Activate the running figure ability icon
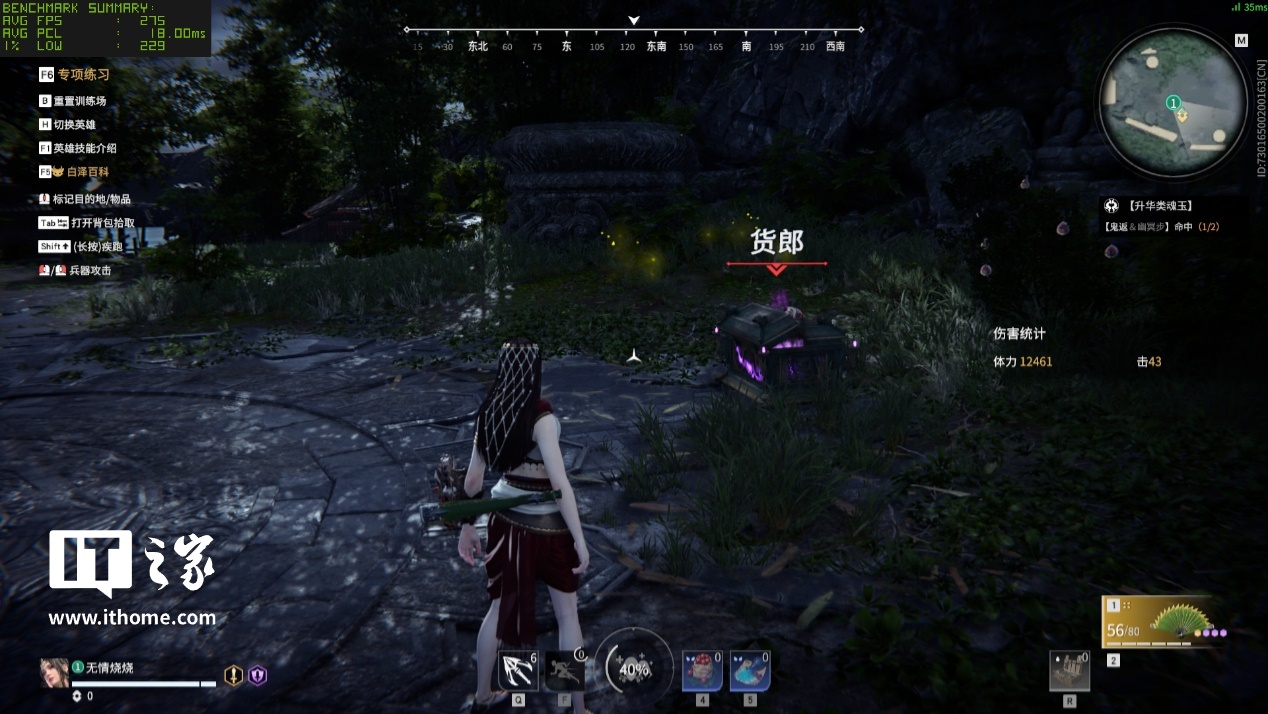Image resolution: width=1268 pixels, height=714 pixels. [564, 670]
